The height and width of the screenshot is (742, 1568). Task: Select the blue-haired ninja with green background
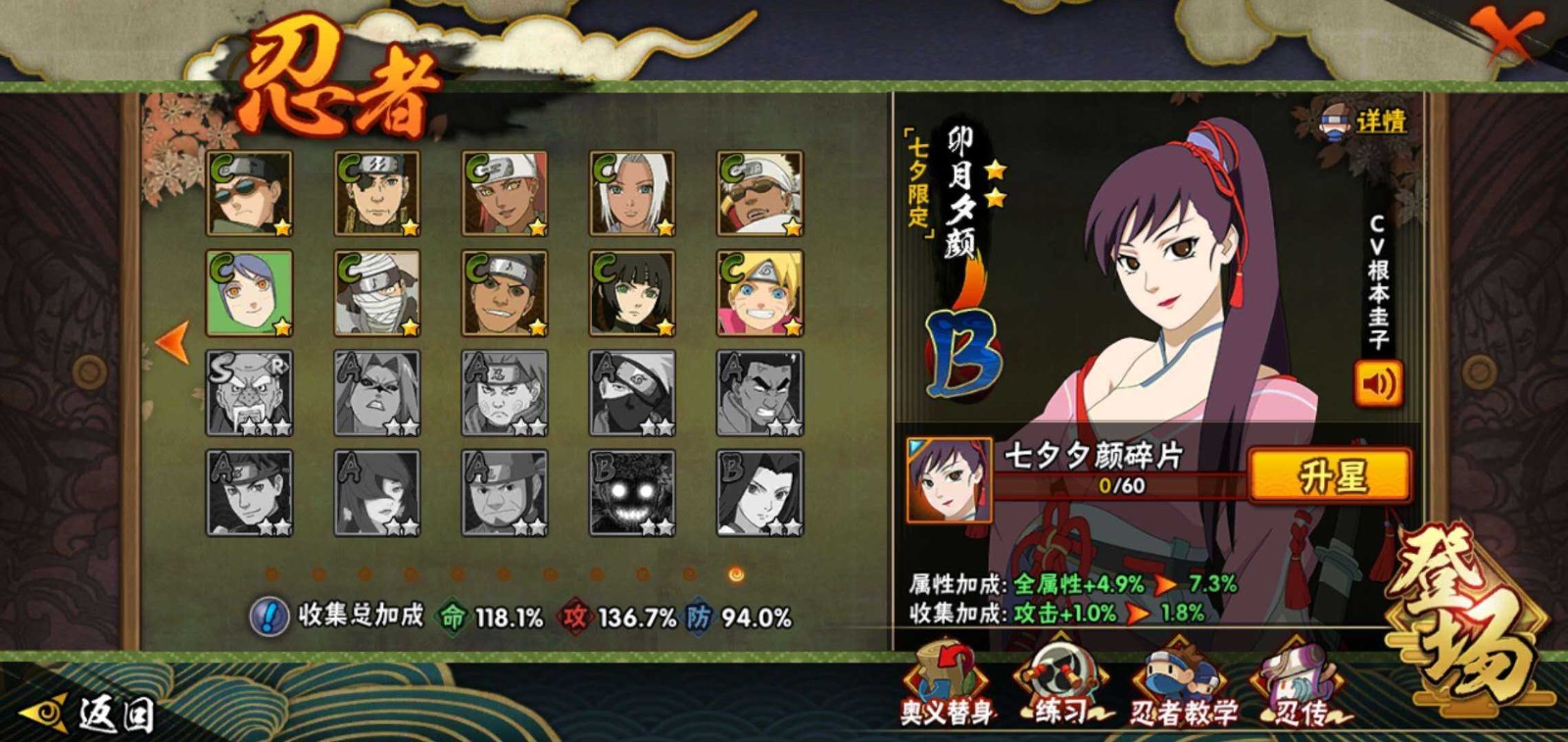click(x=249, y=293)
